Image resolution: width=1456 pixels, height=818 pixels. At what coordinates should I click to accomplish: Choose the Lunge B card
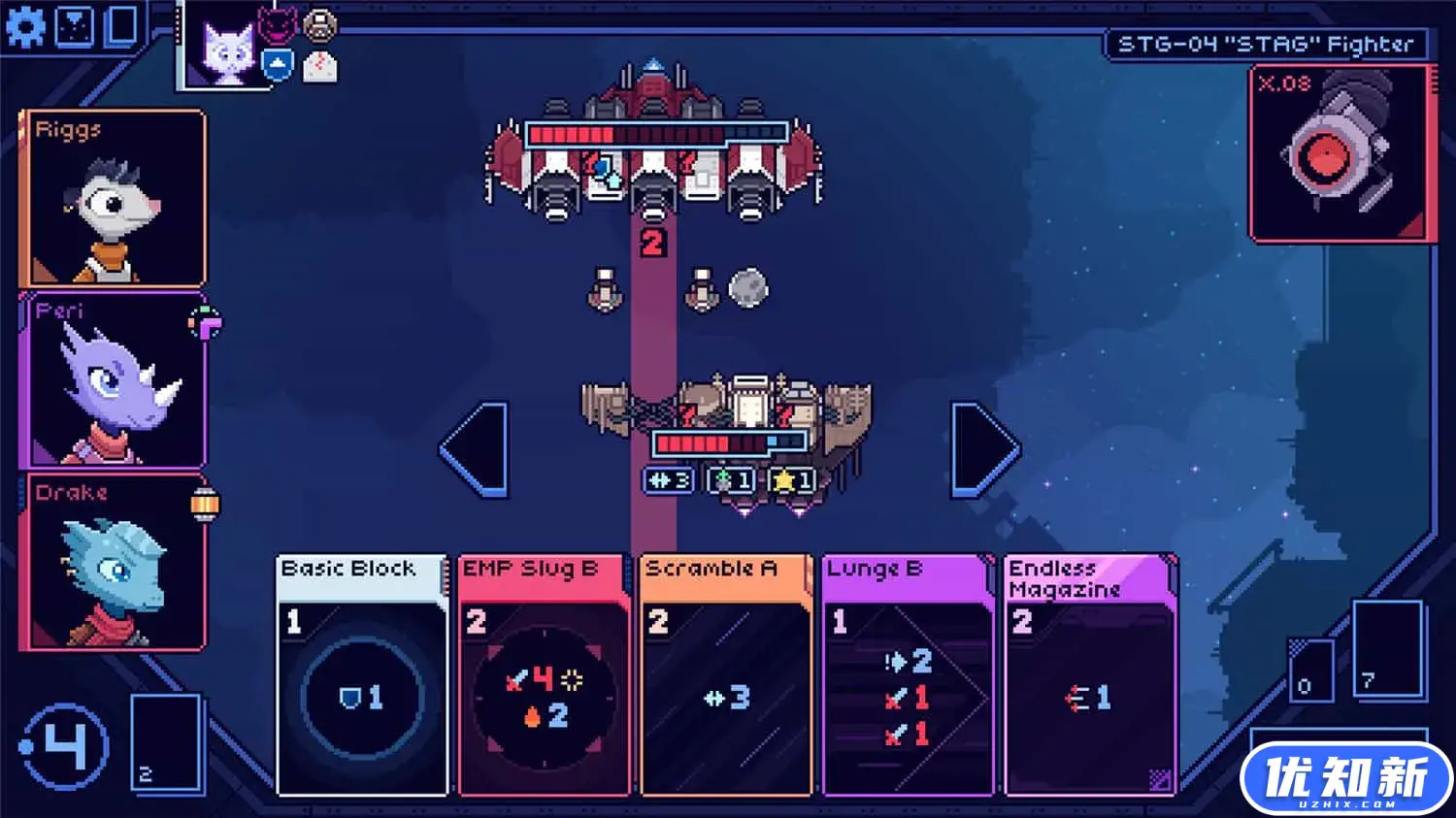(907, 674)
